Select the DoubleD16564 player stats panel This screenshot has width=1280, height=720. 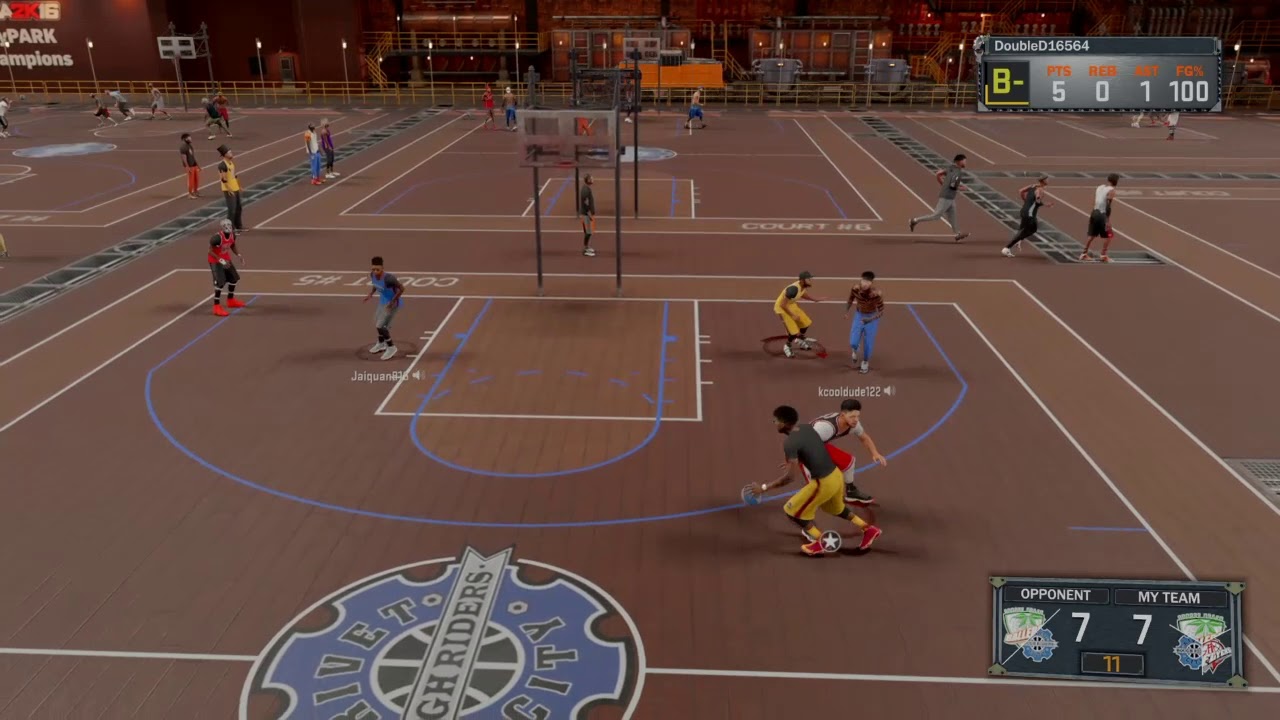1098,74
